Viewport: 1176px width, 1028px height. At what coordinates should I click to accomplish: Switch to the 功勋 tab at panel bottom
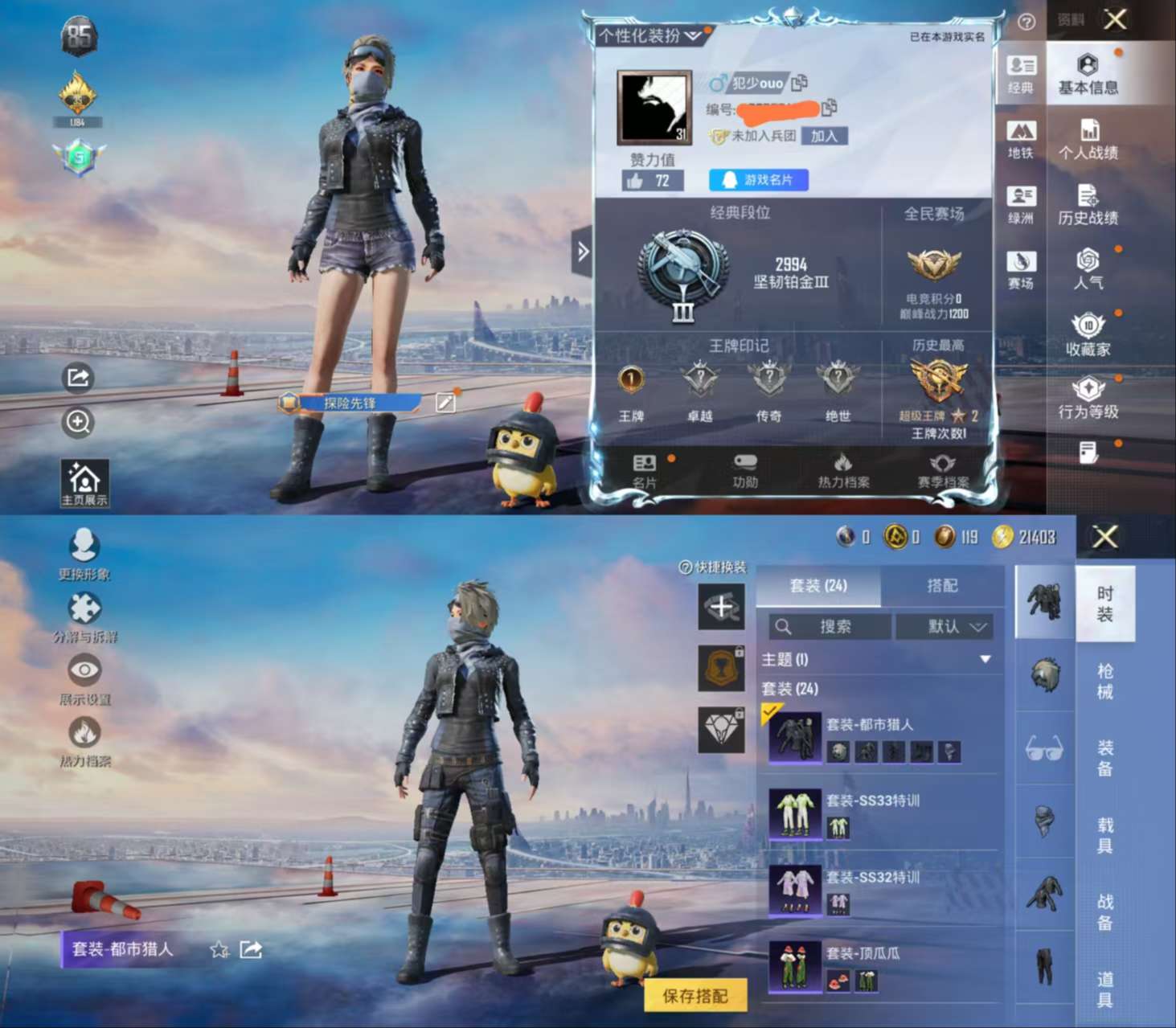(x=745, y=472)
